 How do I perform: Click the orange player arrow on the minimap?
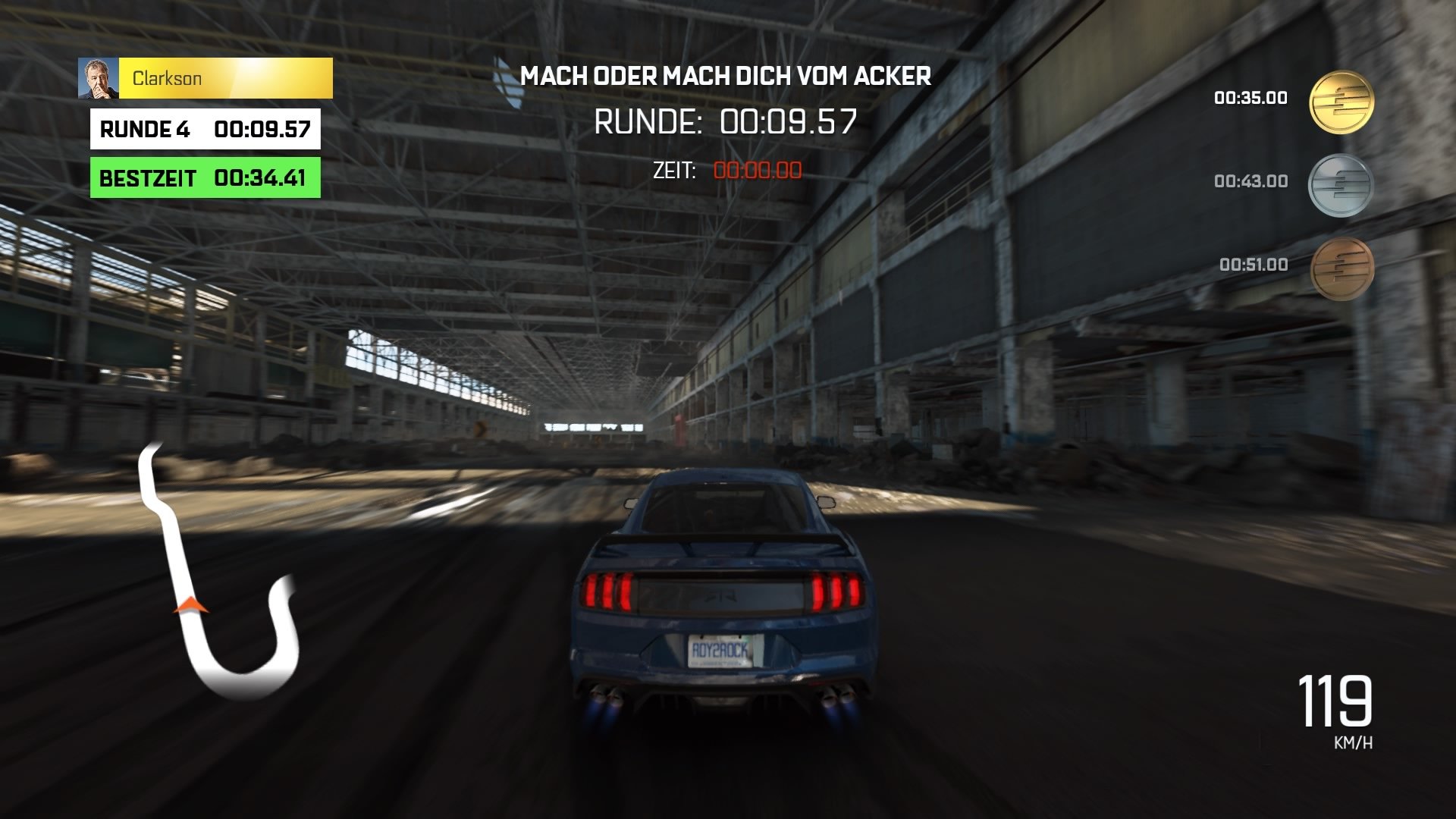pos(190,607)
